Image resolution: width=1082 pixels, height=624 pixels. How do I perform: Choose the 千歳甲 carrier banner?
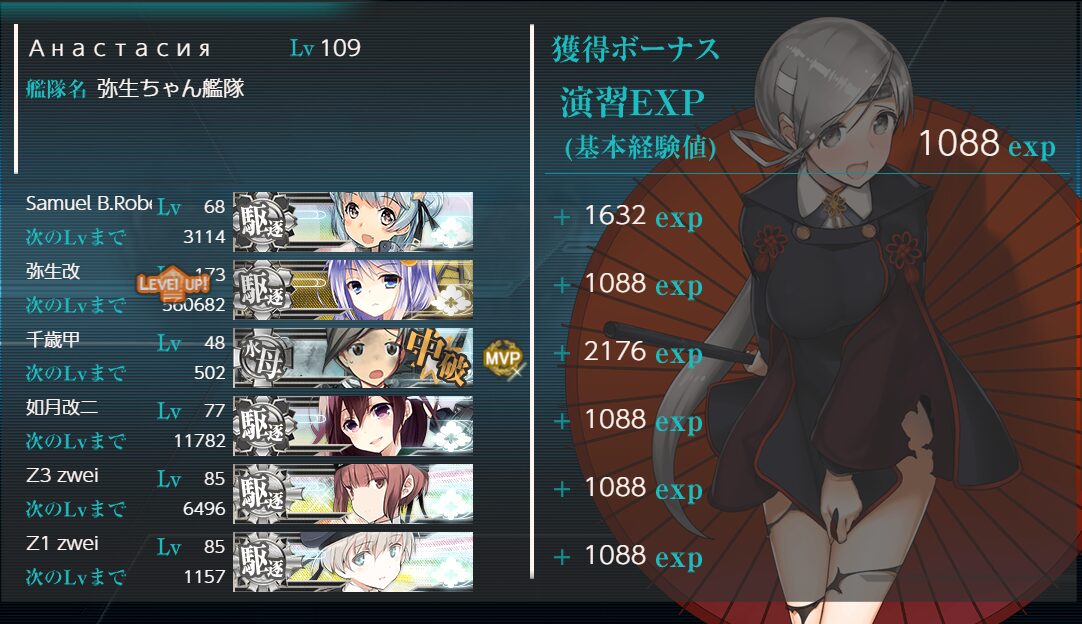[x=353, y=357]
